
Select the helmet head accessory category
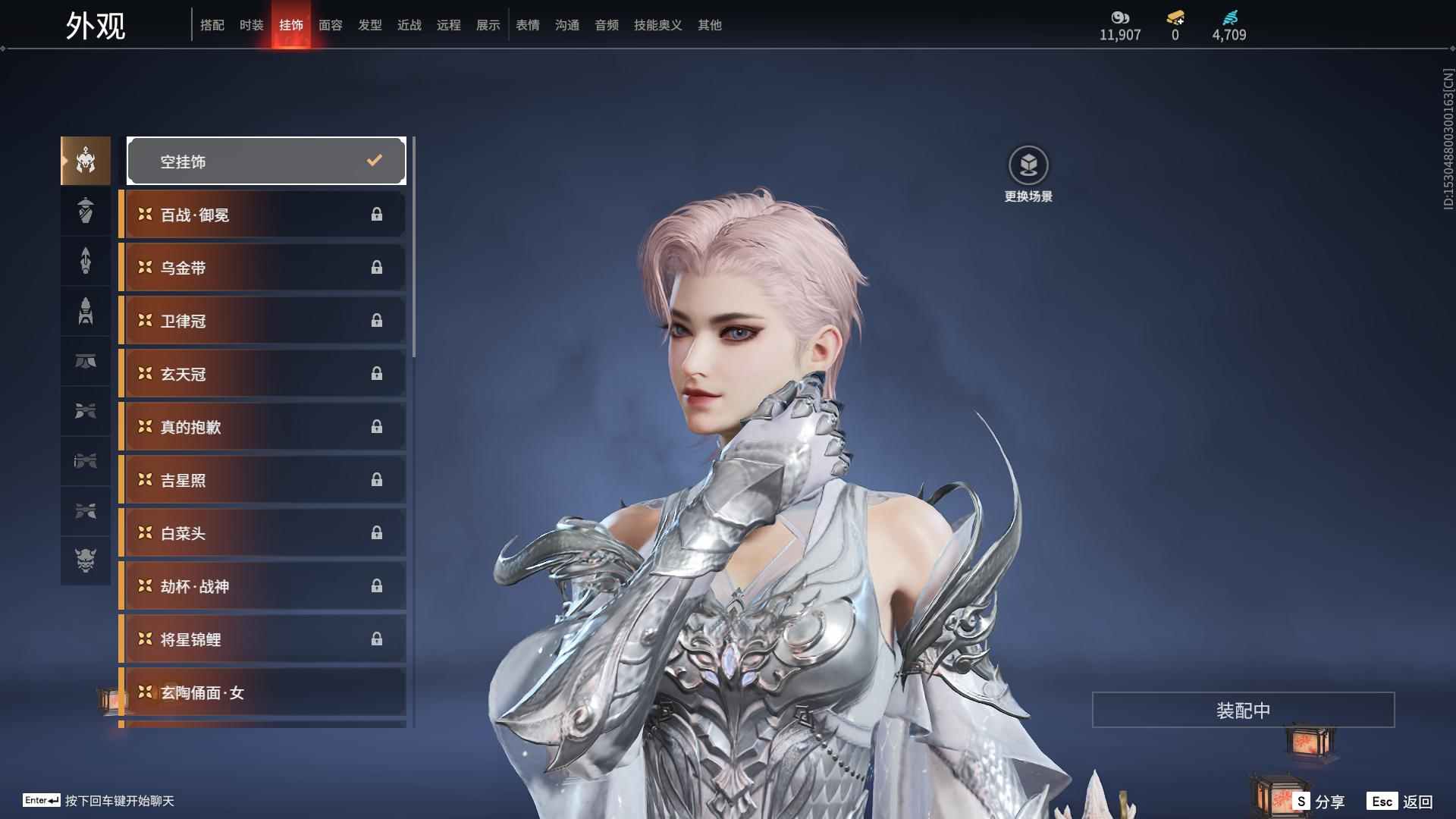click(86, 161)
